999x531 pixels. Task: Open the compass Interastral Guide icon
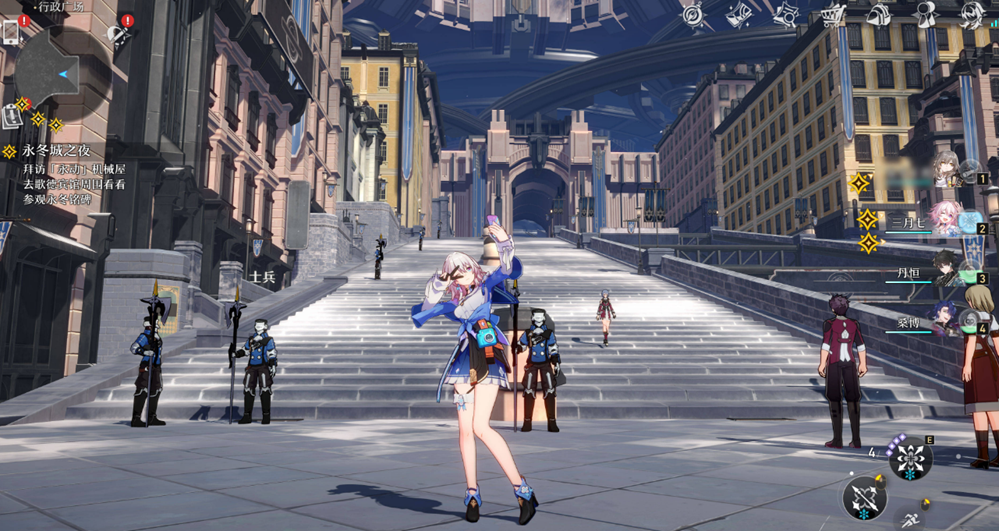click(691, 14)
